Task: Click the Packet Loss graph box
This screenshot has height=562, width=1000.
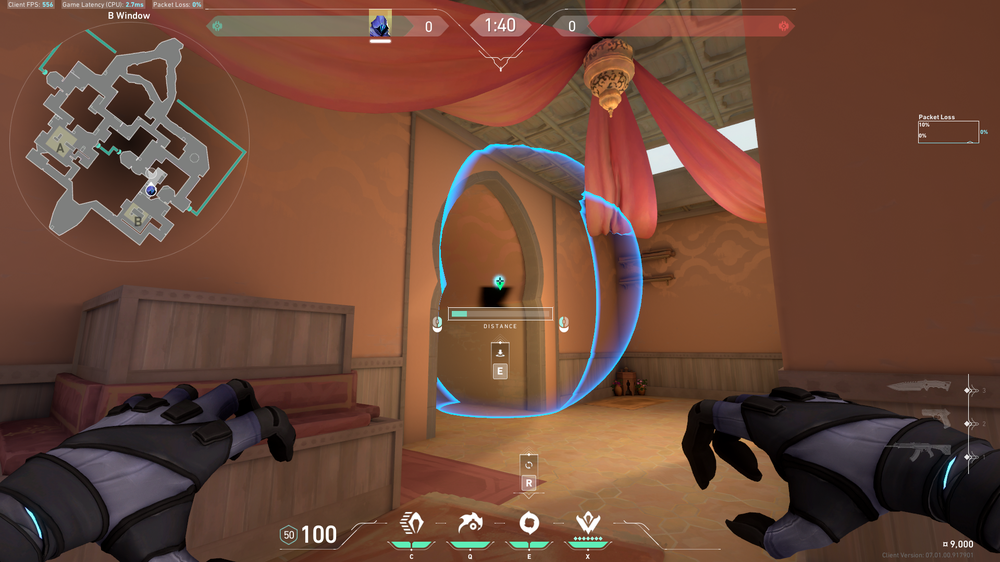Action: click(947, 133)
